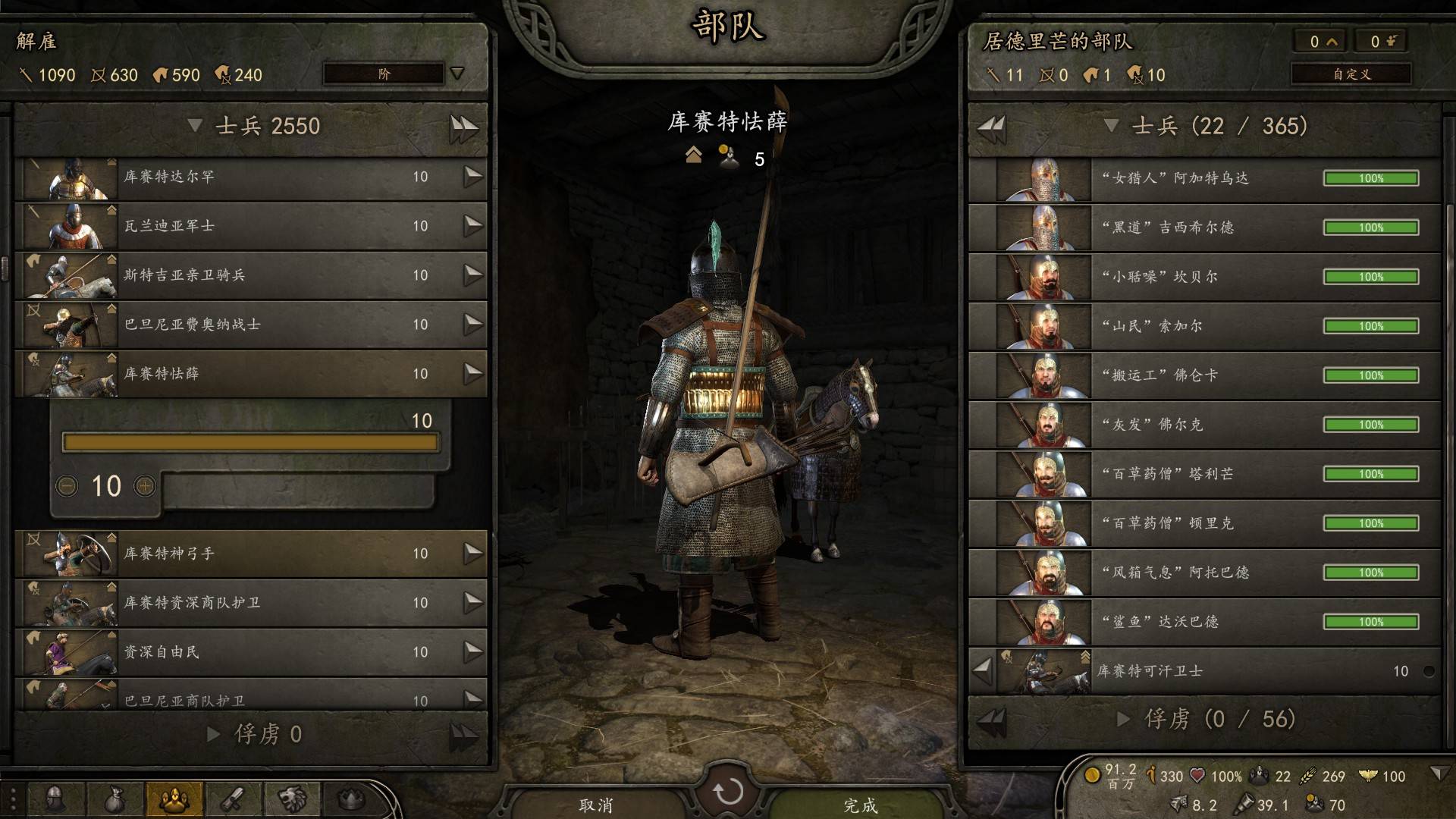The width and height of the screenshot is (1456, 819).
Task: Cancel with the 取消 button
Action: coord(596,804)
